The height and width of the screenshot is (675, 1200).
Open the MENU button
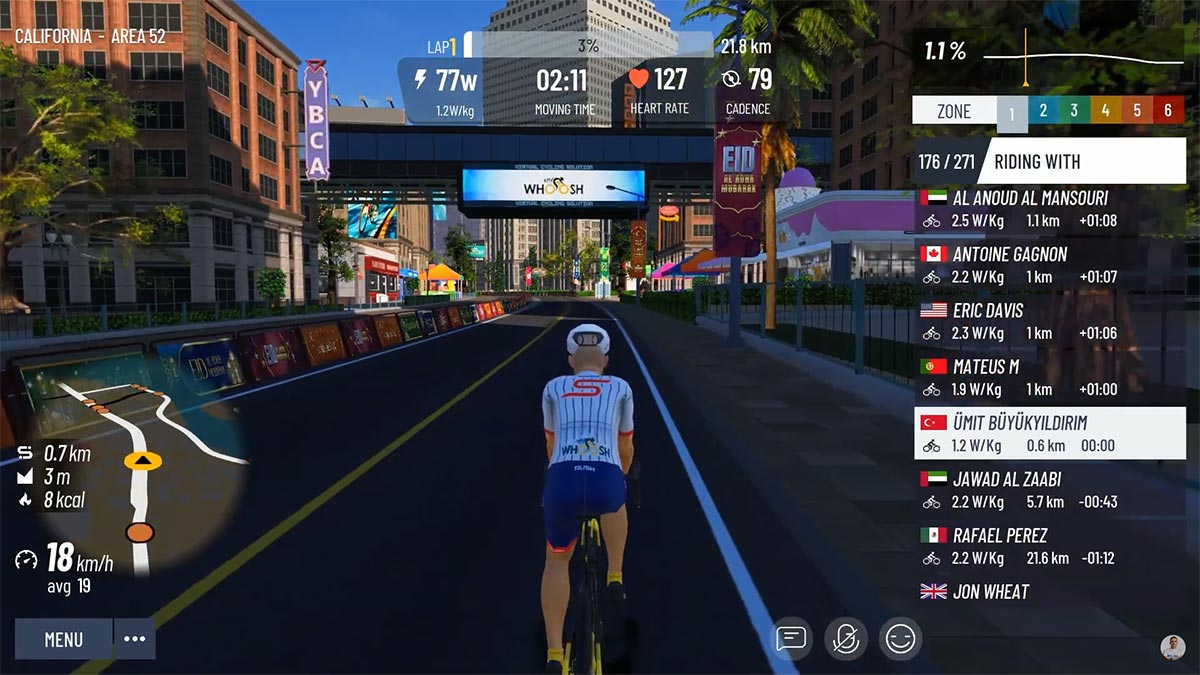[x=64, y=639]
